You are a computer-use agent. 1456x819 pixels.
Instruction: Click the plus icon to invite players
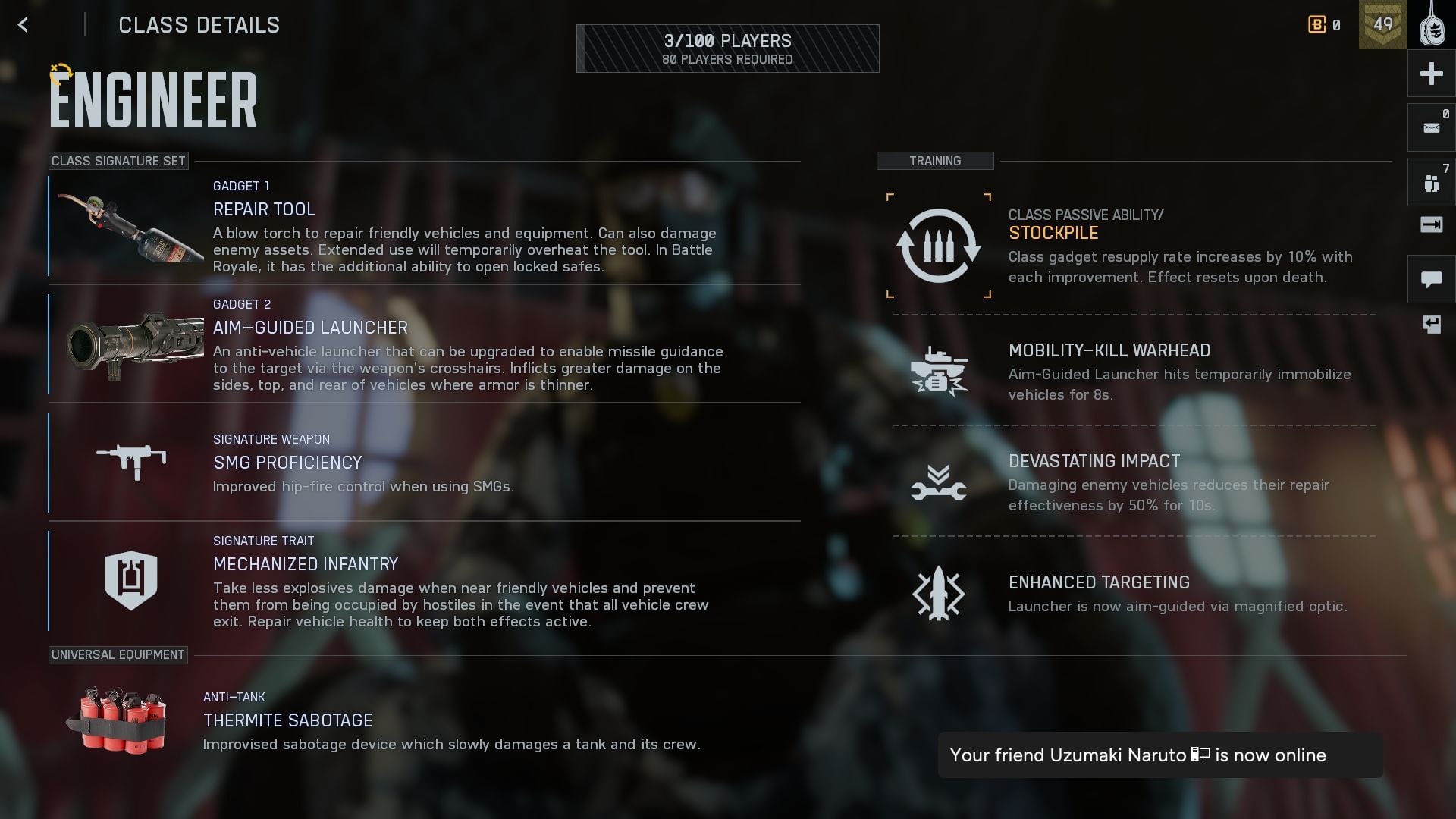pyautogui.click(x=1430, y=74)
